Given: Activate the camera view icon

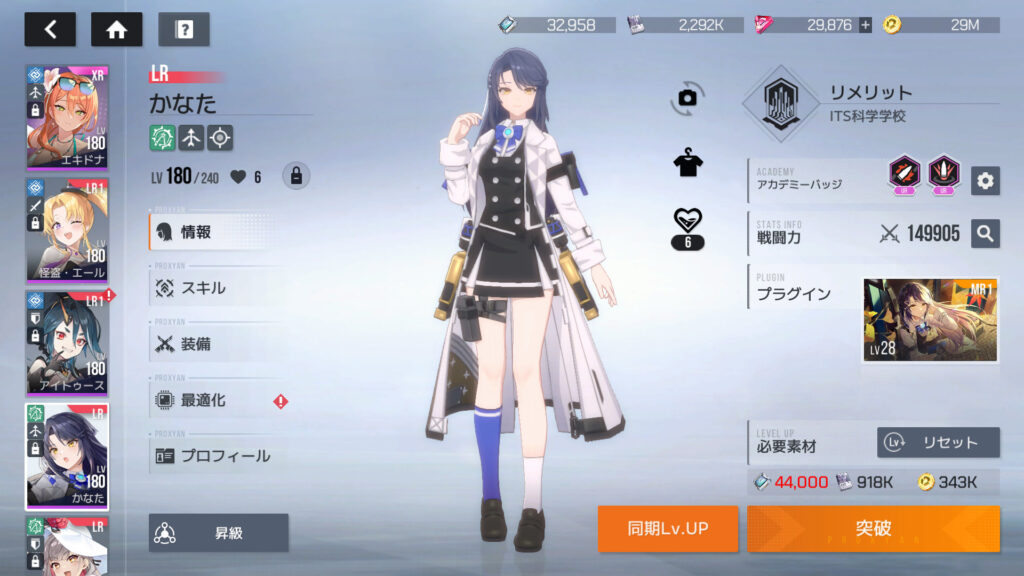Looking at the screenshot, I should click(x=687, y=97).
